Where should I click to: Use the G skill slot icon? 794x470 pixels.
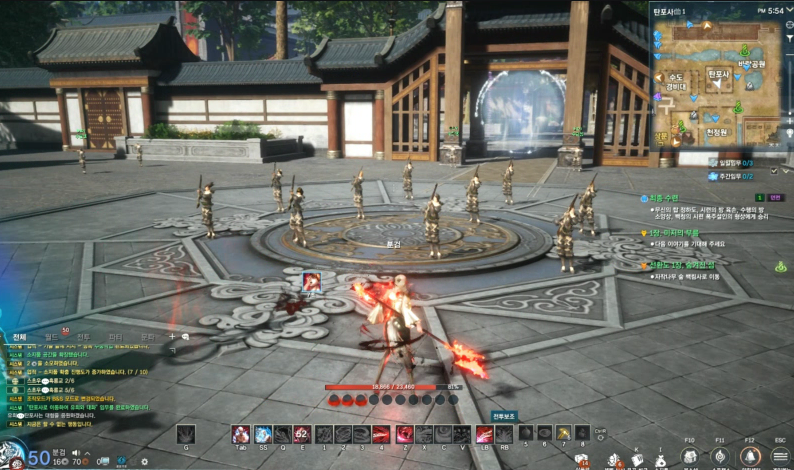pos(186,434)
